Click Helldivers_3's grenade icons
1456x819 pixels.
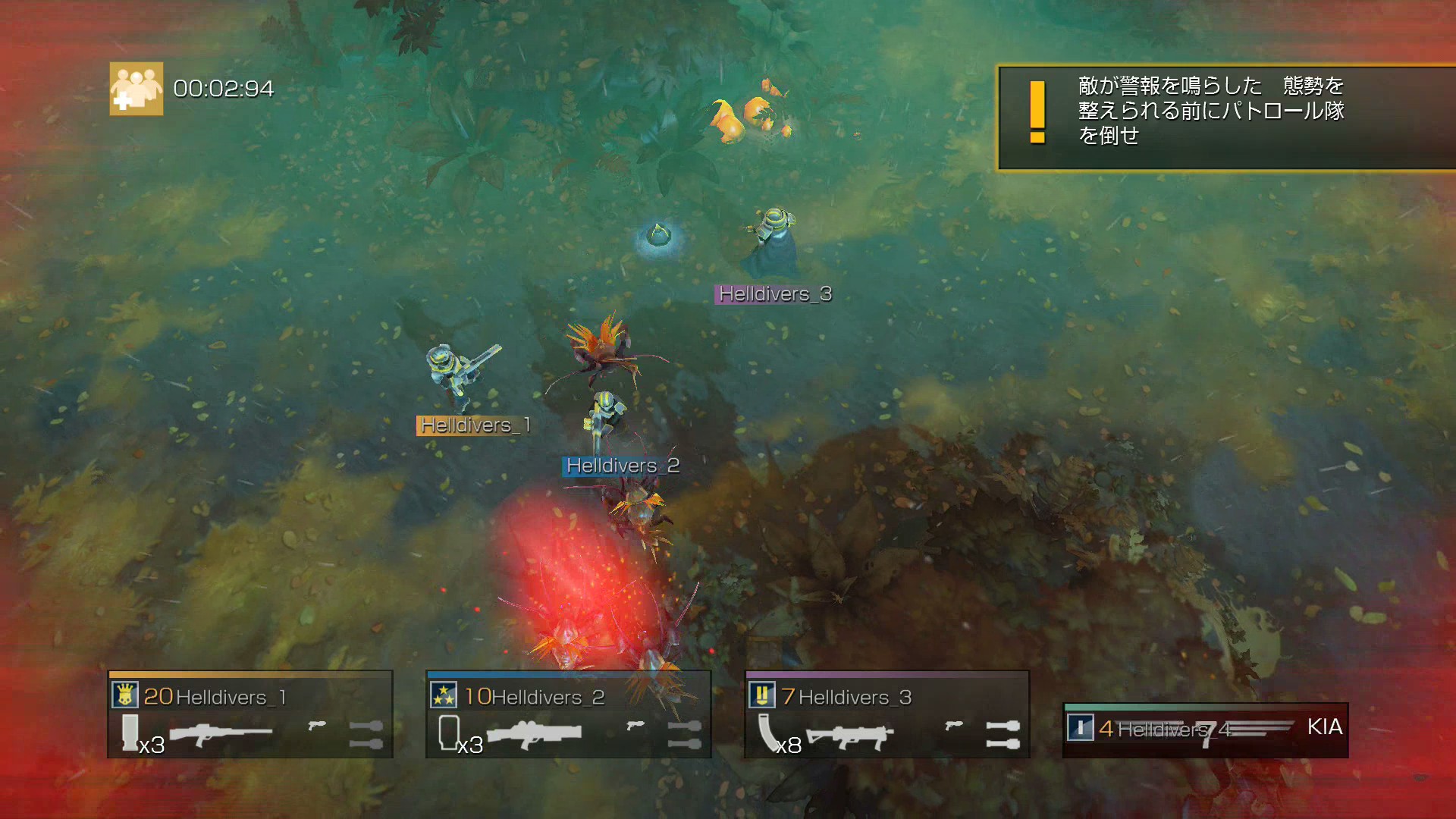click(x=1003, y=734)
